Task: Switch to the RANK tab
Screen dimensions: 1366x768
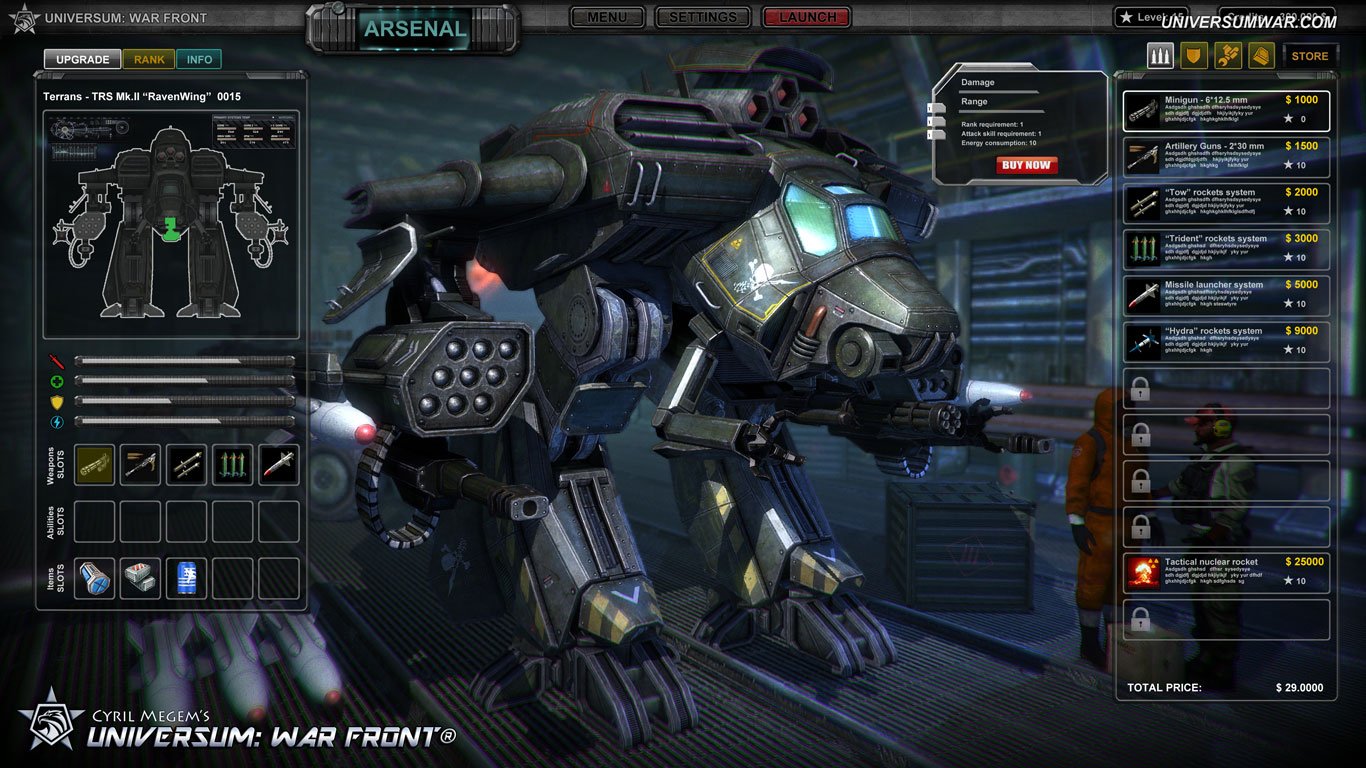Action: (148, 59)
